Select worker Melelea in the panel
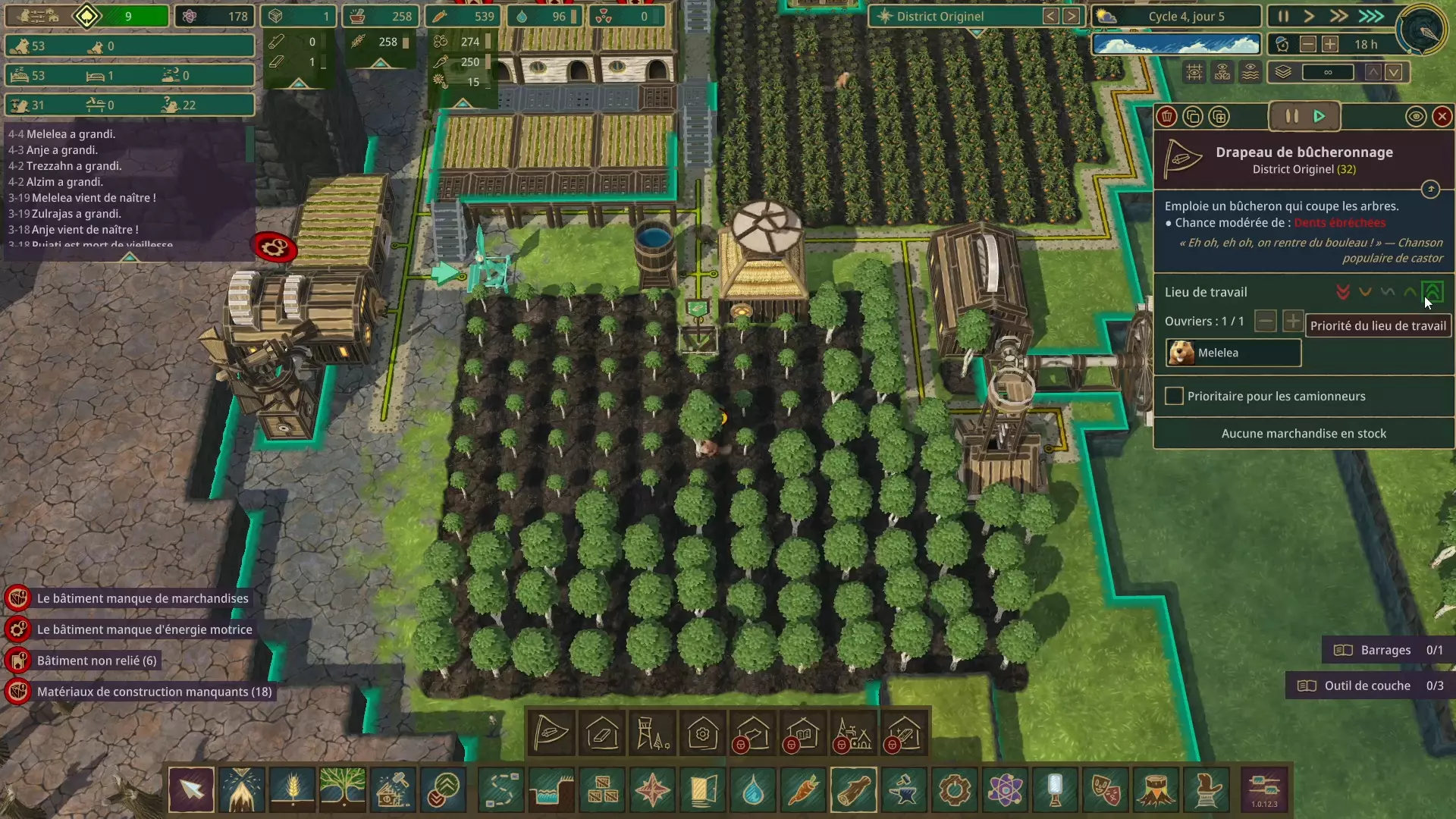The width and height of the screenshot is (1456, 819). coord(1233,353)
